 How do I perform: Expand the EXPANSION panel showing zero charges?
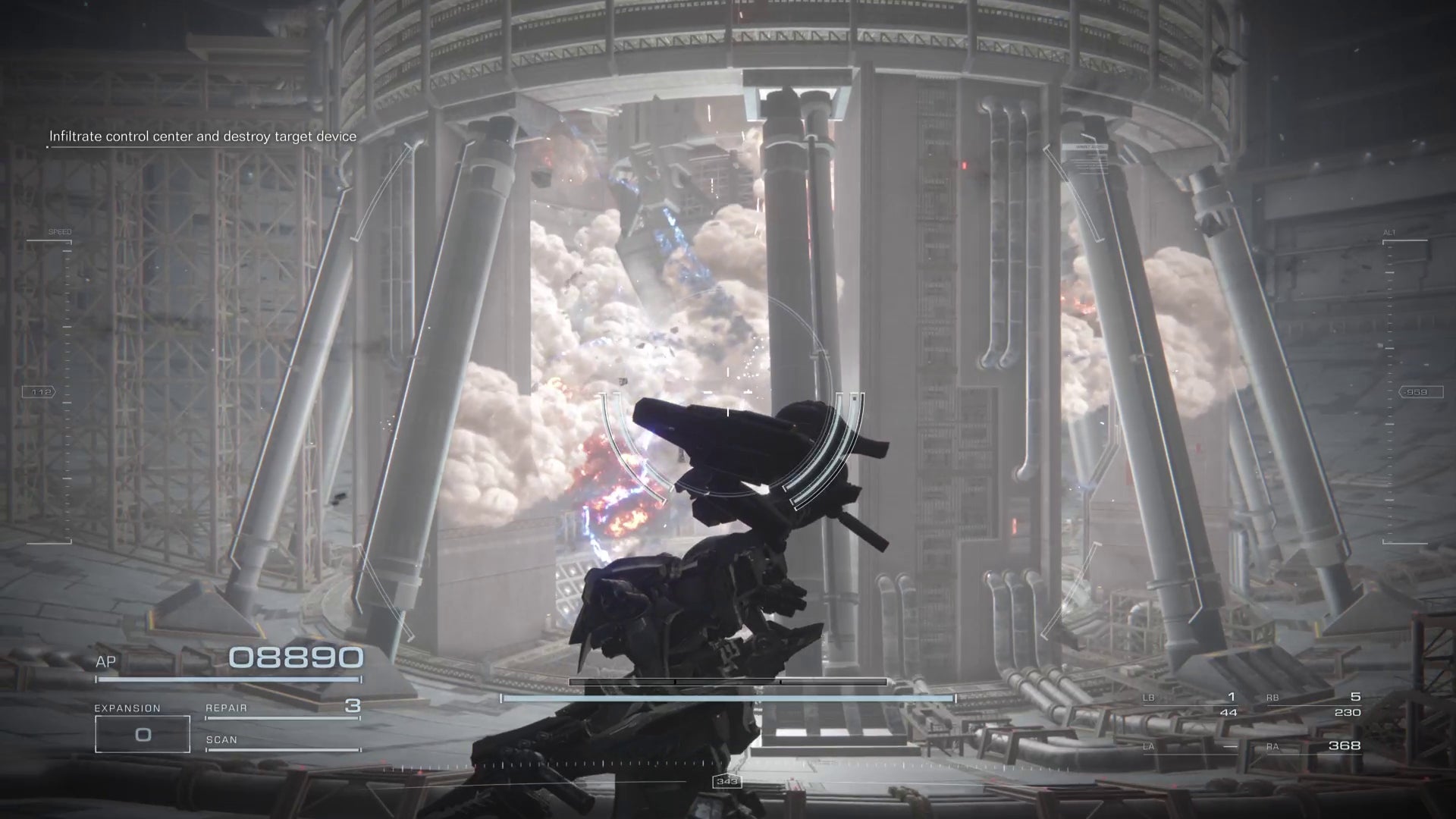(143, 733)
